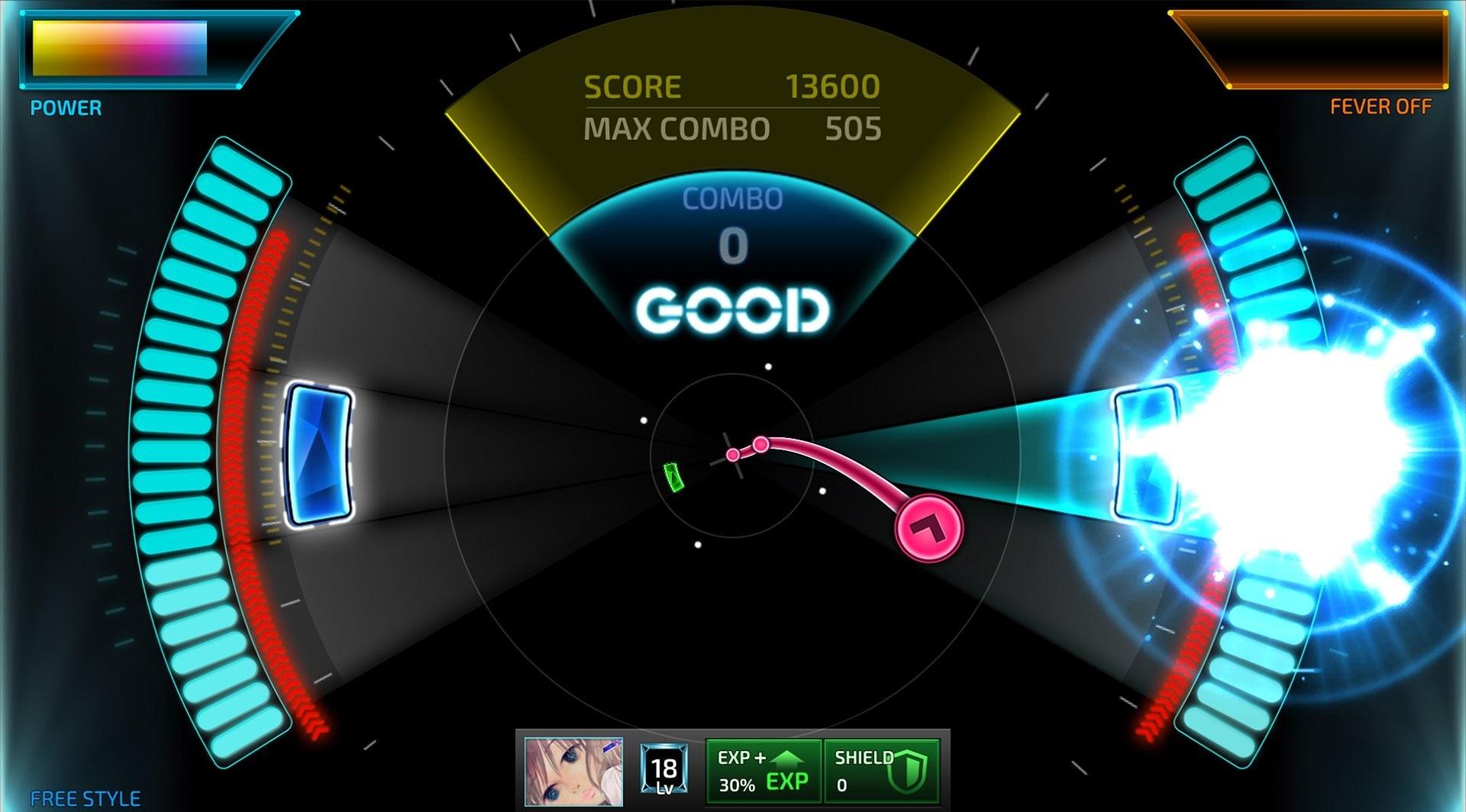This screenshot has height=812, width=1466.
Task: Click the player avatar portrait thumbnail
Action: click(573, 772)
